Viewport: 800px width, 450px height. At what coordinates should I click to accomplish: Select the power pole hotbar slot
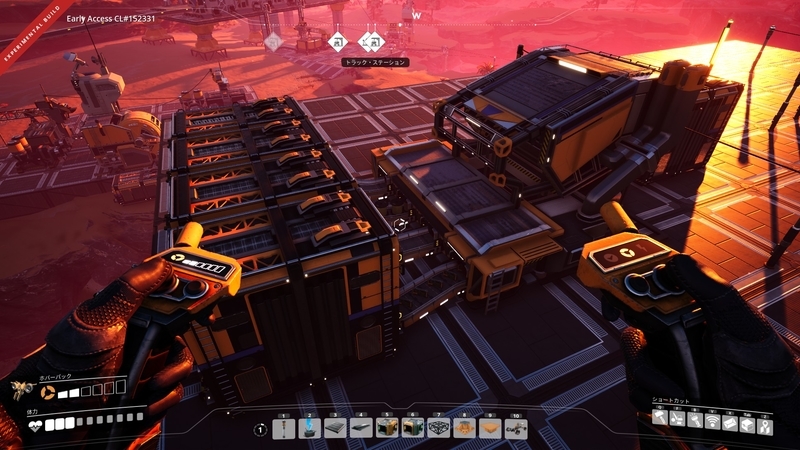coord(284,428)
